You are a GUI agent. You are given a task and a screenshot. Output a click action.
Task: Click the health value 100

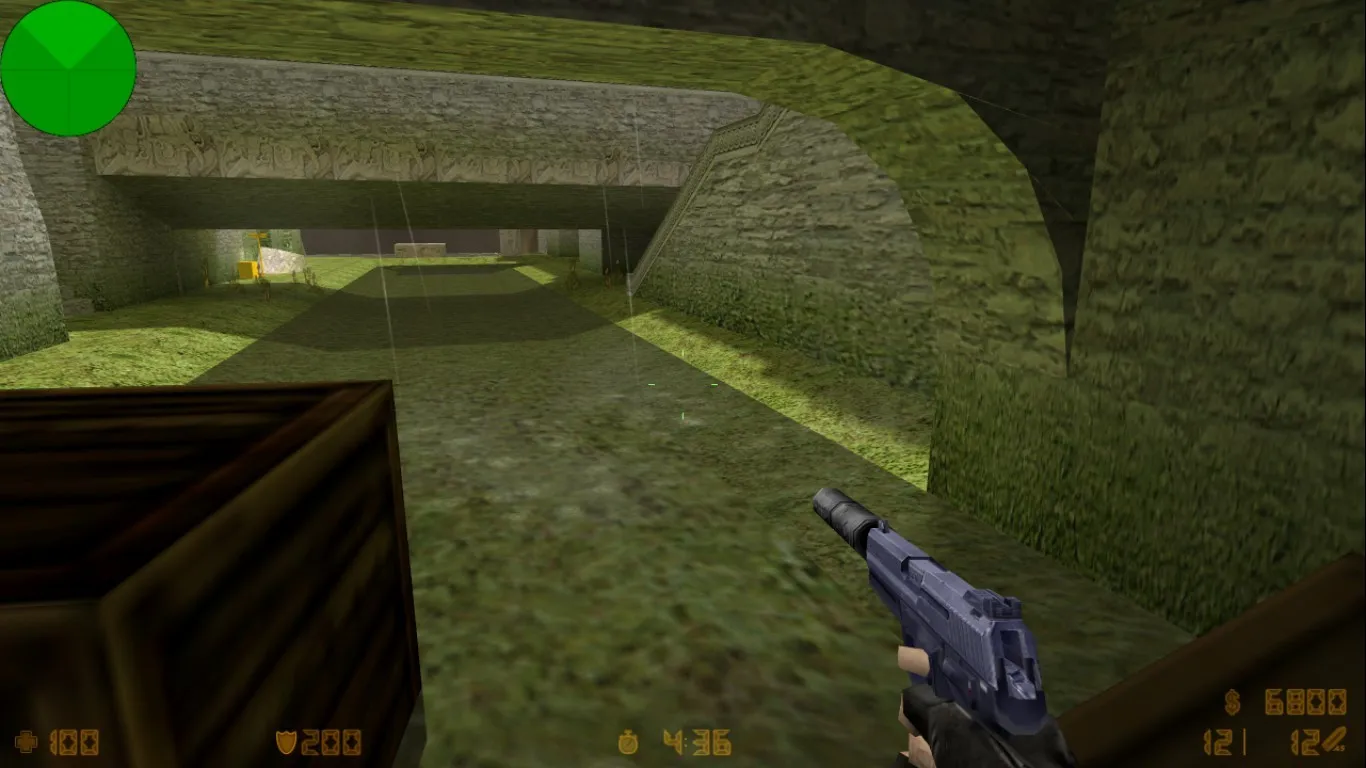pos(75,742)
